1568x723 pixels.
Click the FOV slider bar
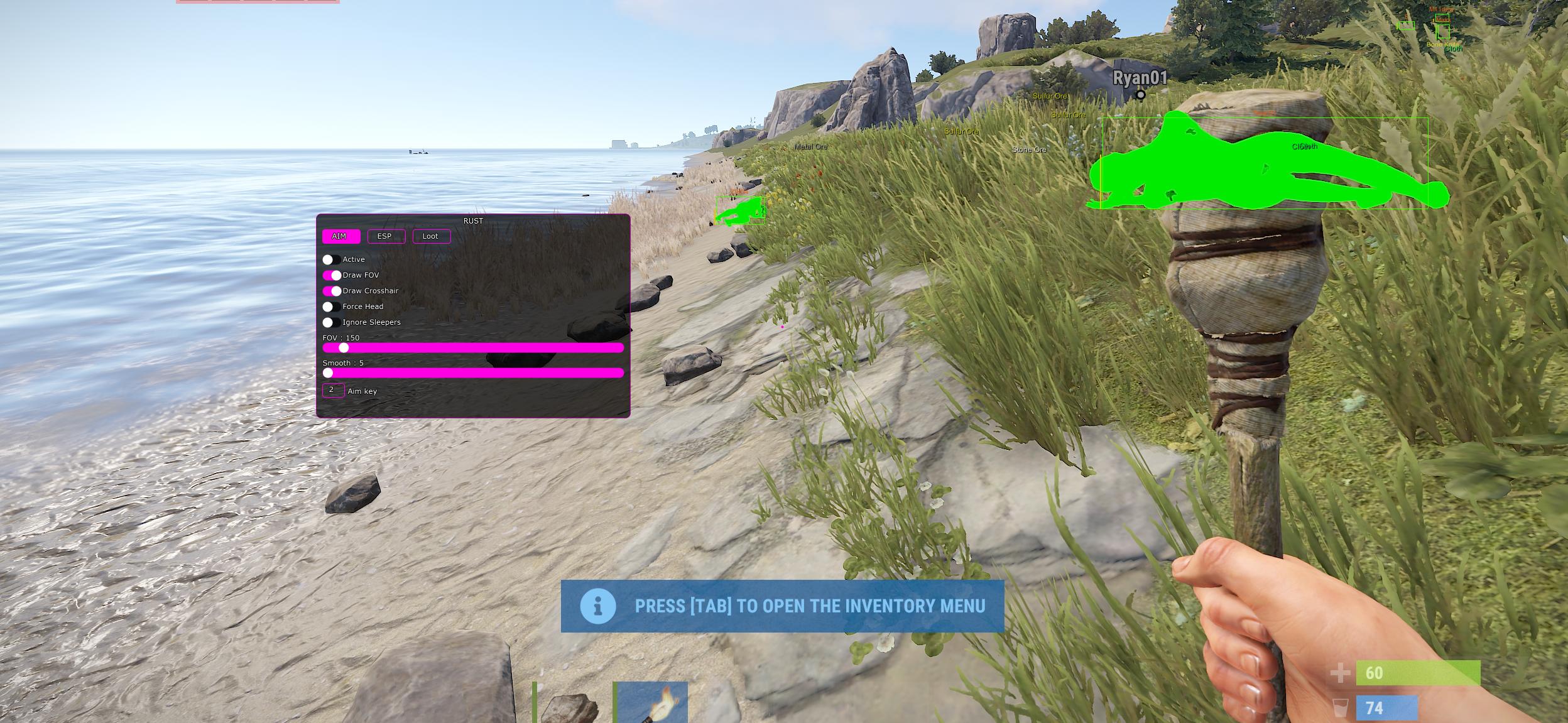click(473, 347)
